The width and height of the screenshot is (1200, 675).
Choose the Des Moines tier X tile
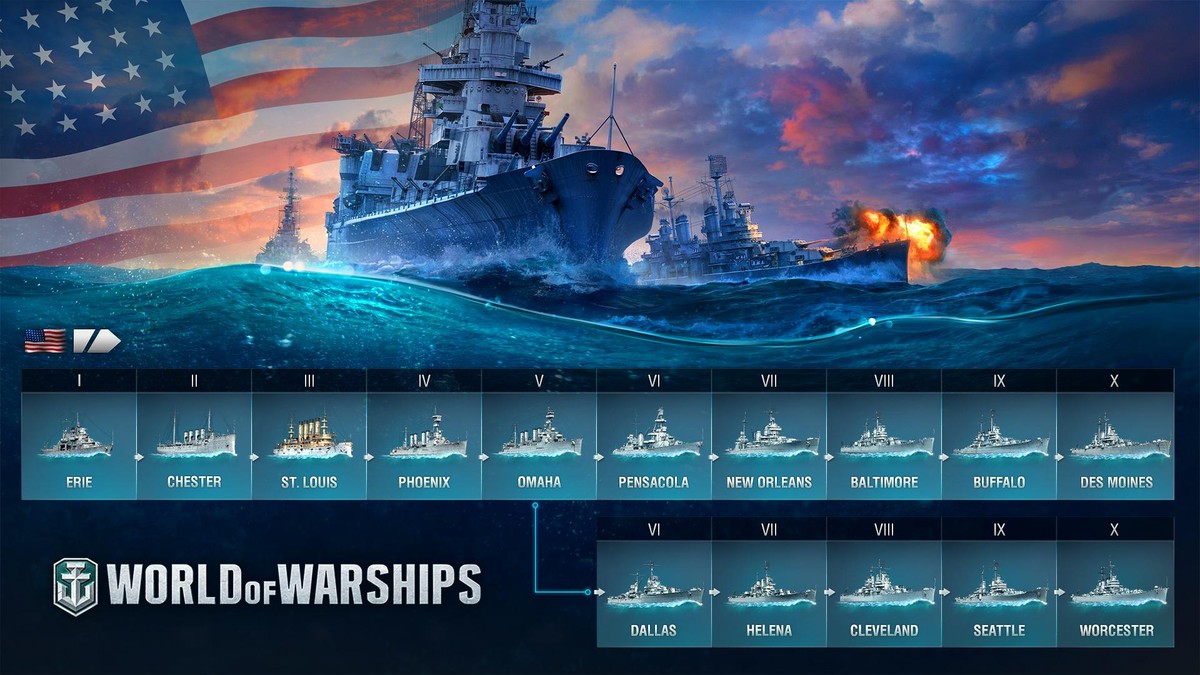[1115, 445]
